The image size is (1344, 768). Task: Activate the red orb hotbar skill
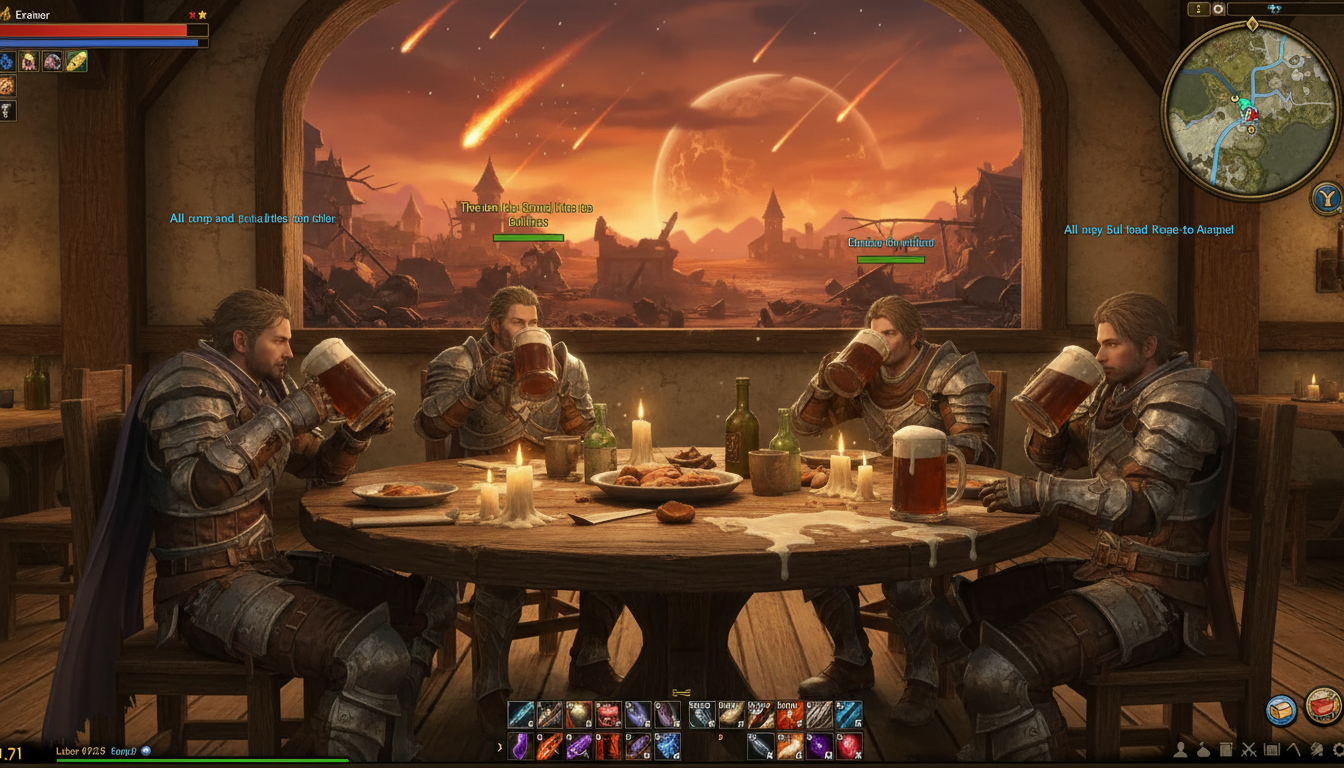[849, 746]
